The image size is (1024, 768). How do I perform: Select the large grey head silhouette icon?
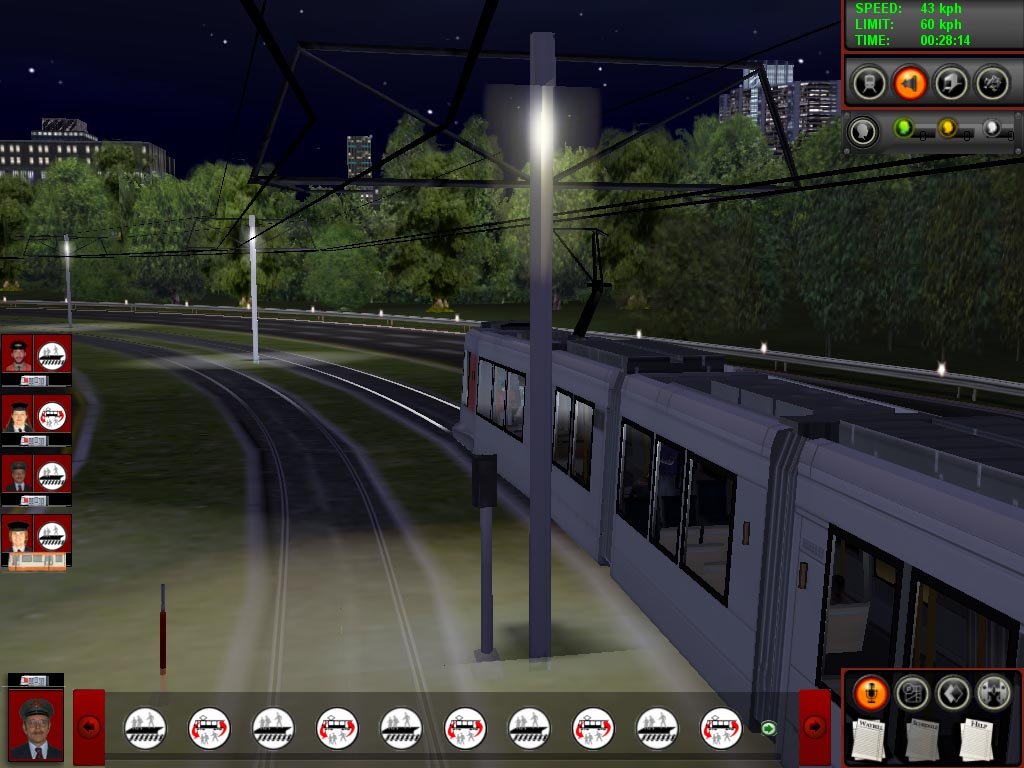coord(863,130)
